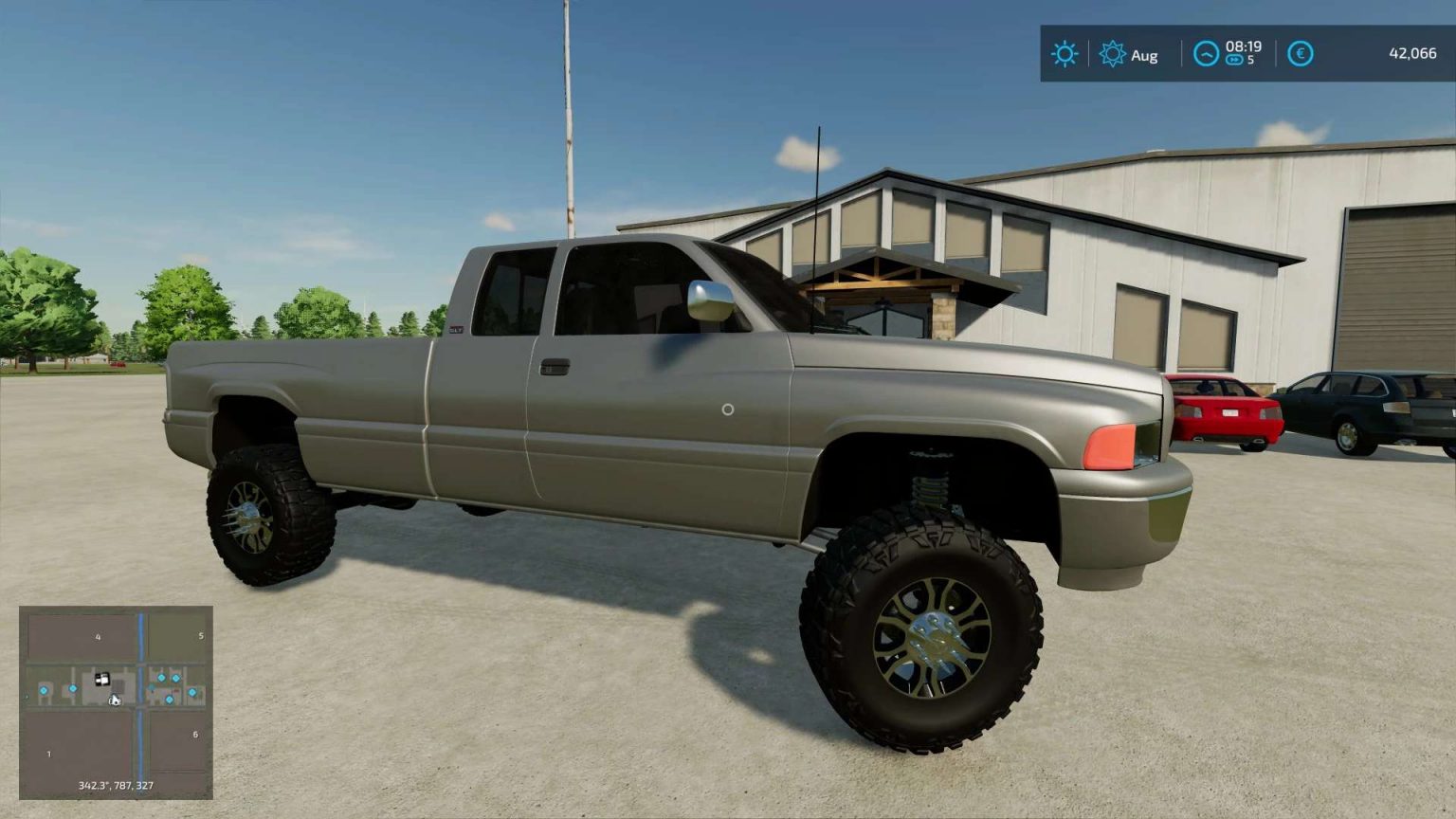Click the euro currency circle icon
Screen dimensions: 1456x819
coord(1301,54)
